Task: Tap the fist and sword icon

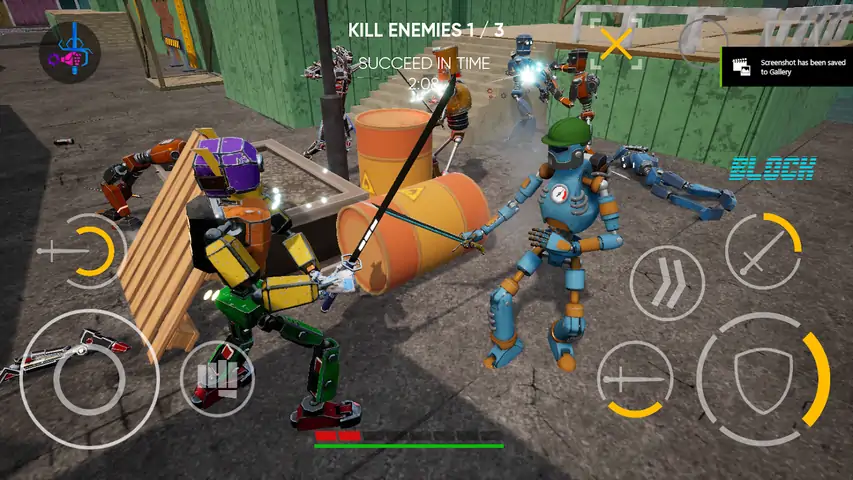Action: [70, 54]
